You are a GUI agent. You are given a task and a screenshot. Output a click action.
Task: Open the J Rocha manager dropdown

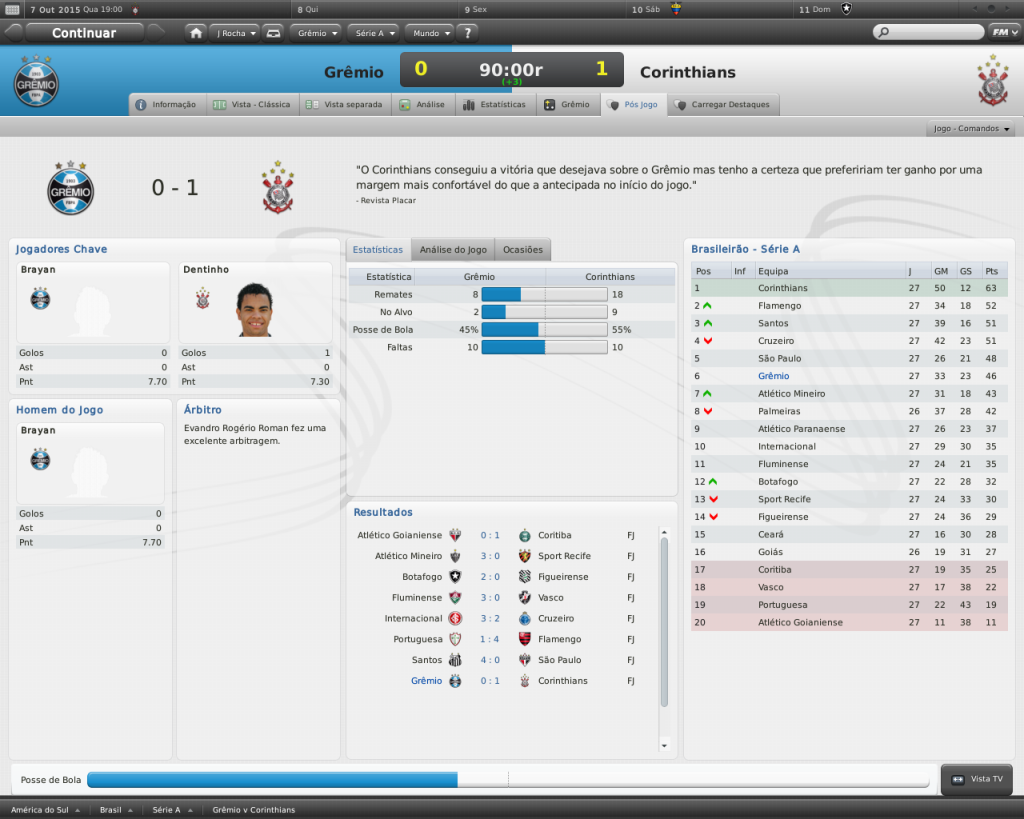click(236, 33)
